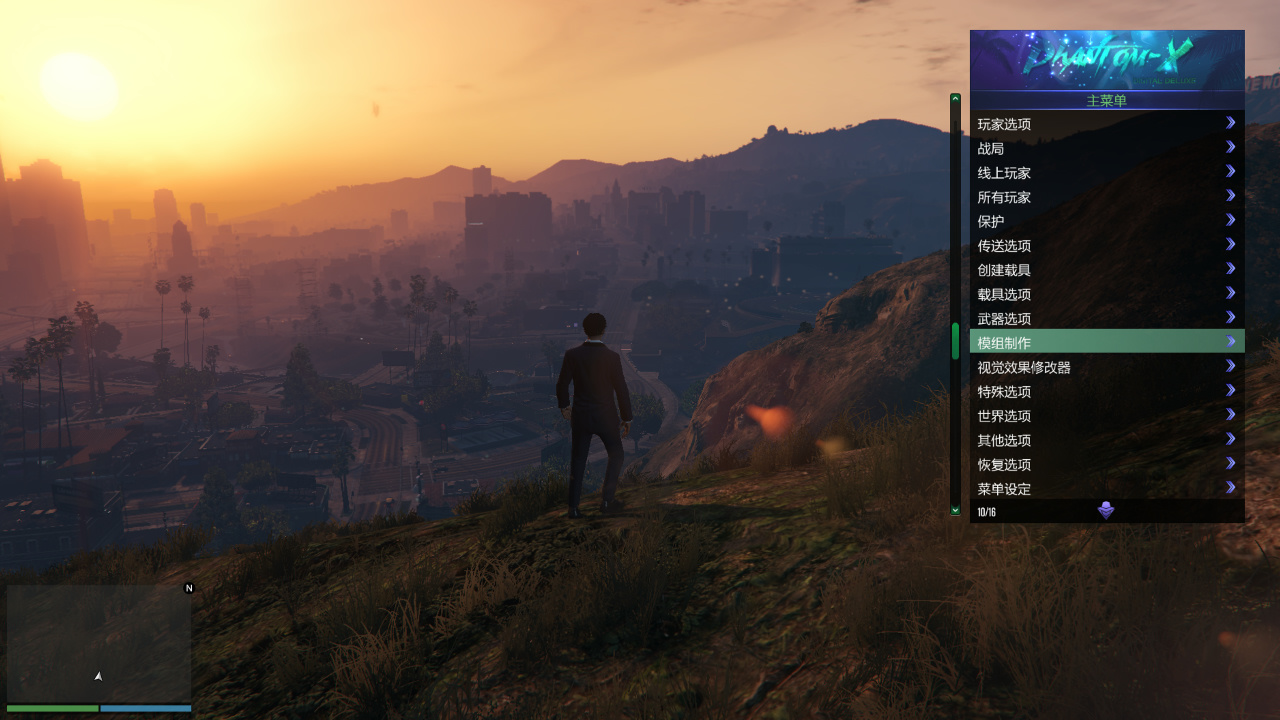Click the scrollbar up arrow left of the menu
Viewport: 1280px width, 720px height.
click(x=955, y=99)
